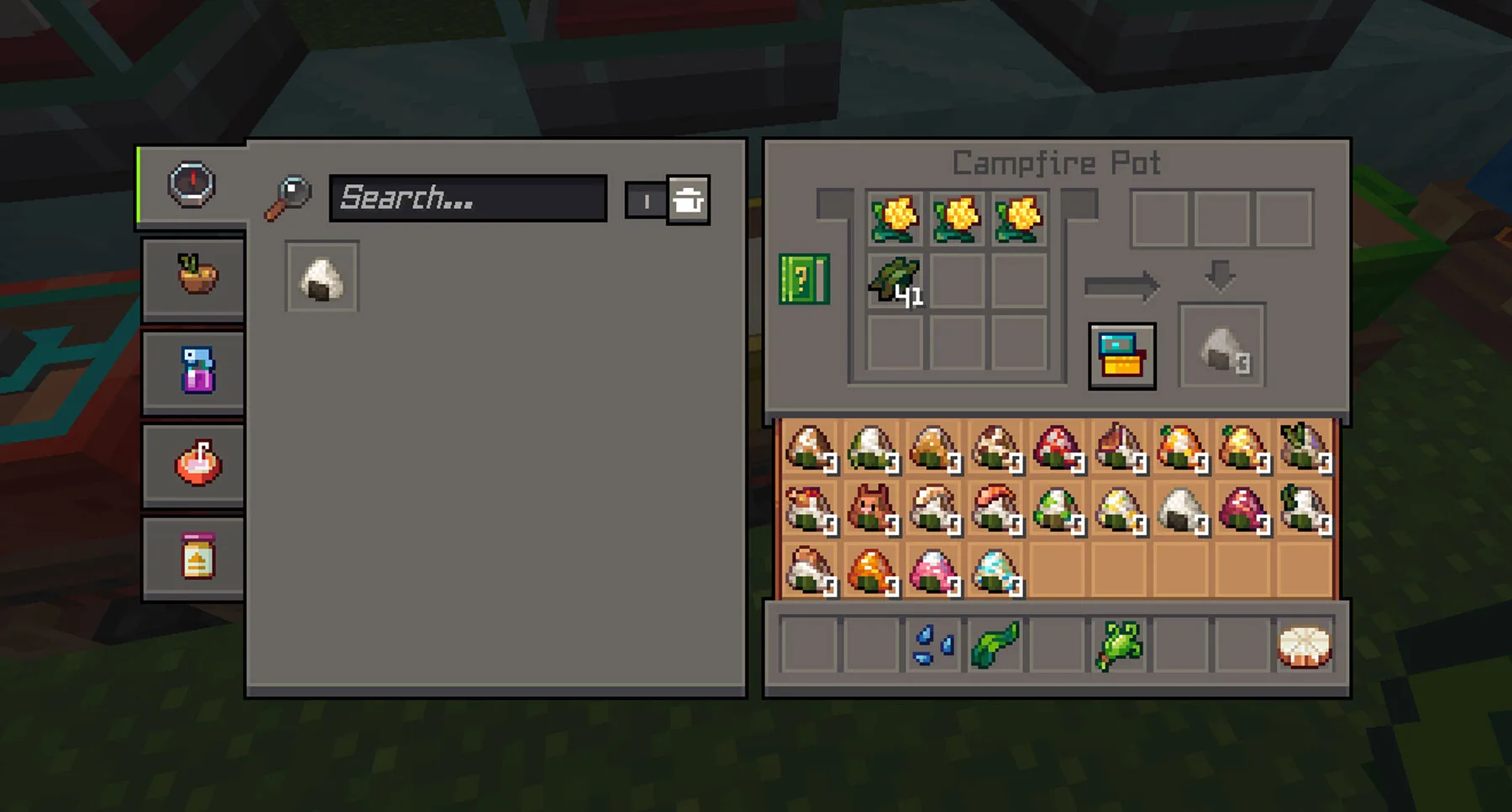Click the chest storage button

[1122, 356]
